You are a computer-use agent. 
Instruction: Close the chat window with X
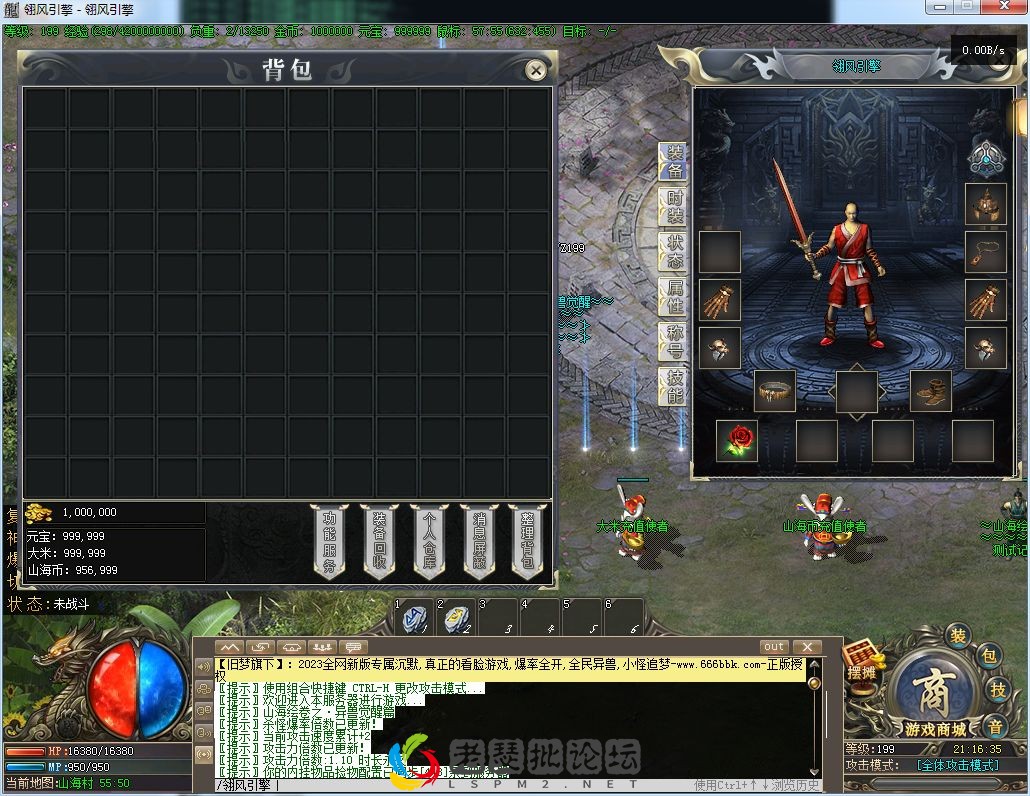pyautogui.click(x=806, y=647)
